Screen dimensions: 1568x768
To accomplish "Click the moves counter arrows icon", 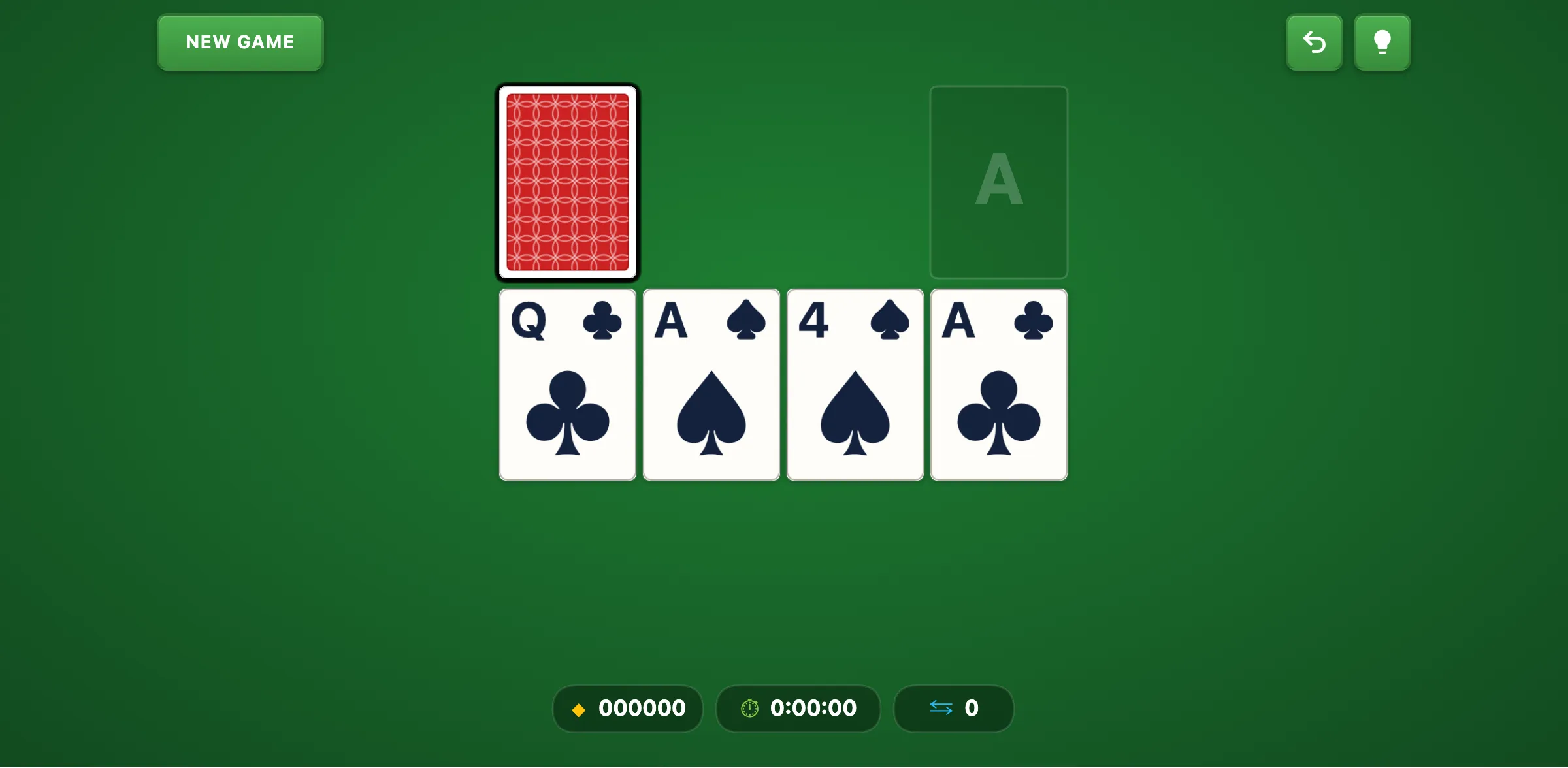I will [x=941, y=707].
